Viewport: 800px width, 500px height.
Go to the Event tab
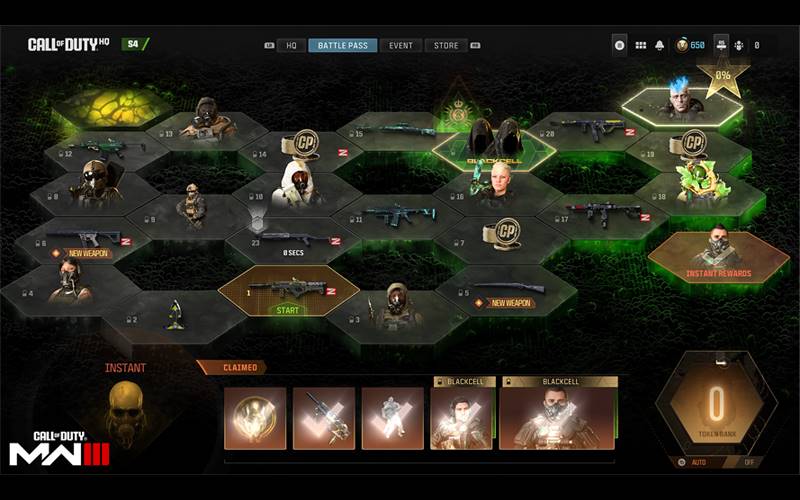coord(401,45)
